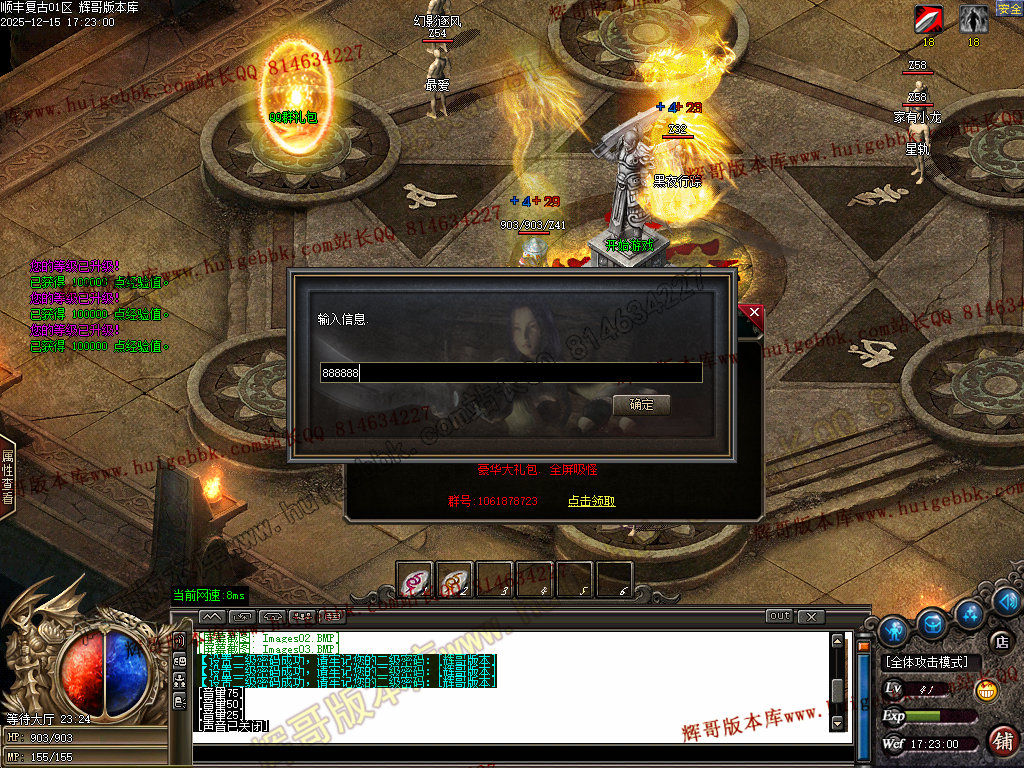
Task: Select the grey shadow figure buff icon
Action: (x=973, y=18)
